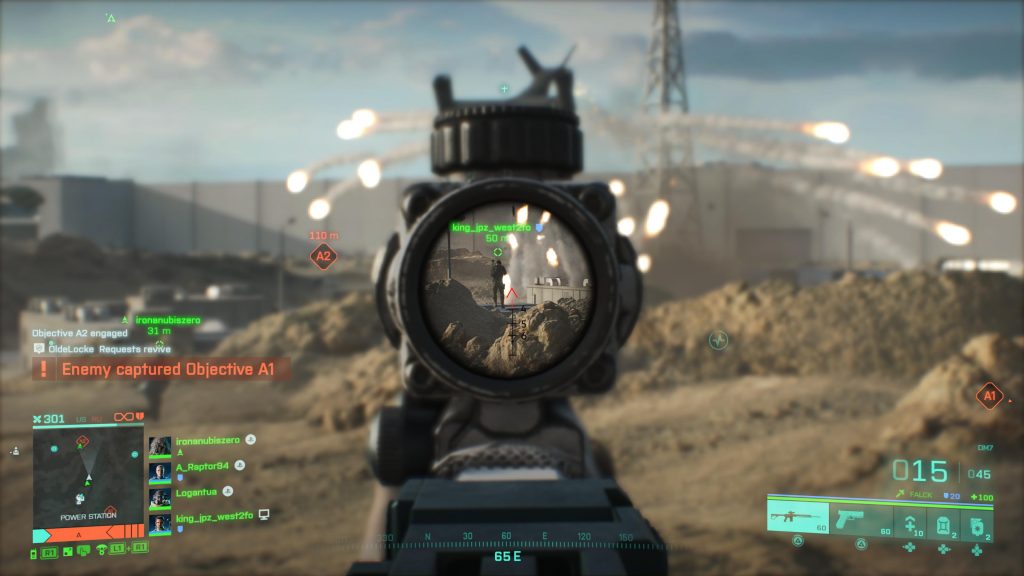The image size is (1024, 576).
Task: Click the A1 objective marker
Action: coord(988,396)
